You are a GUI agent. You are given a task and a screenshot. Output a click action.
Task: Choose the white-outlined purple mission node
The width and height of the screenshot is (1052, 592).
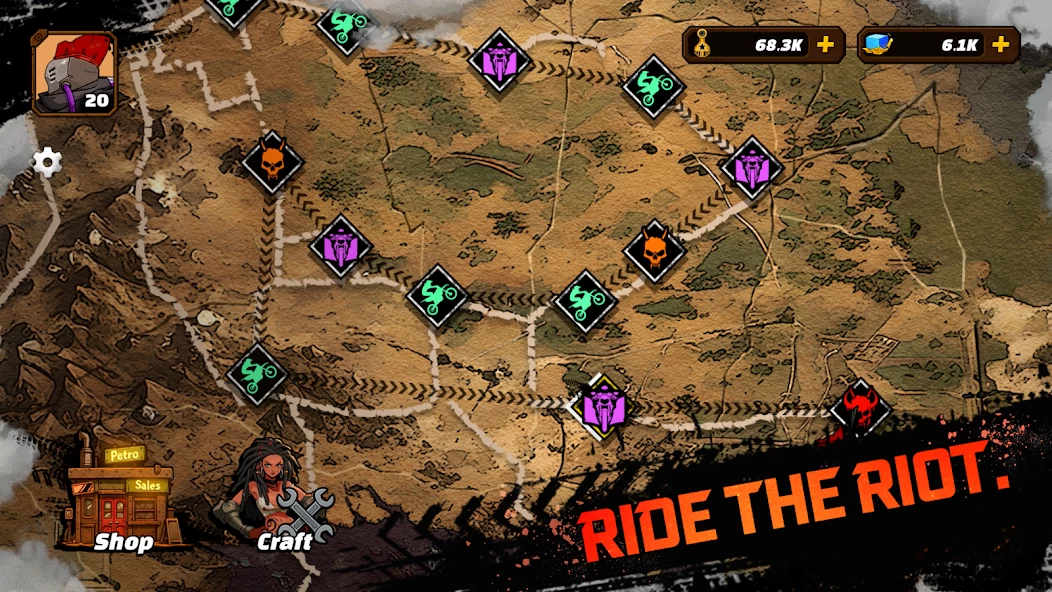click(602, 407)
